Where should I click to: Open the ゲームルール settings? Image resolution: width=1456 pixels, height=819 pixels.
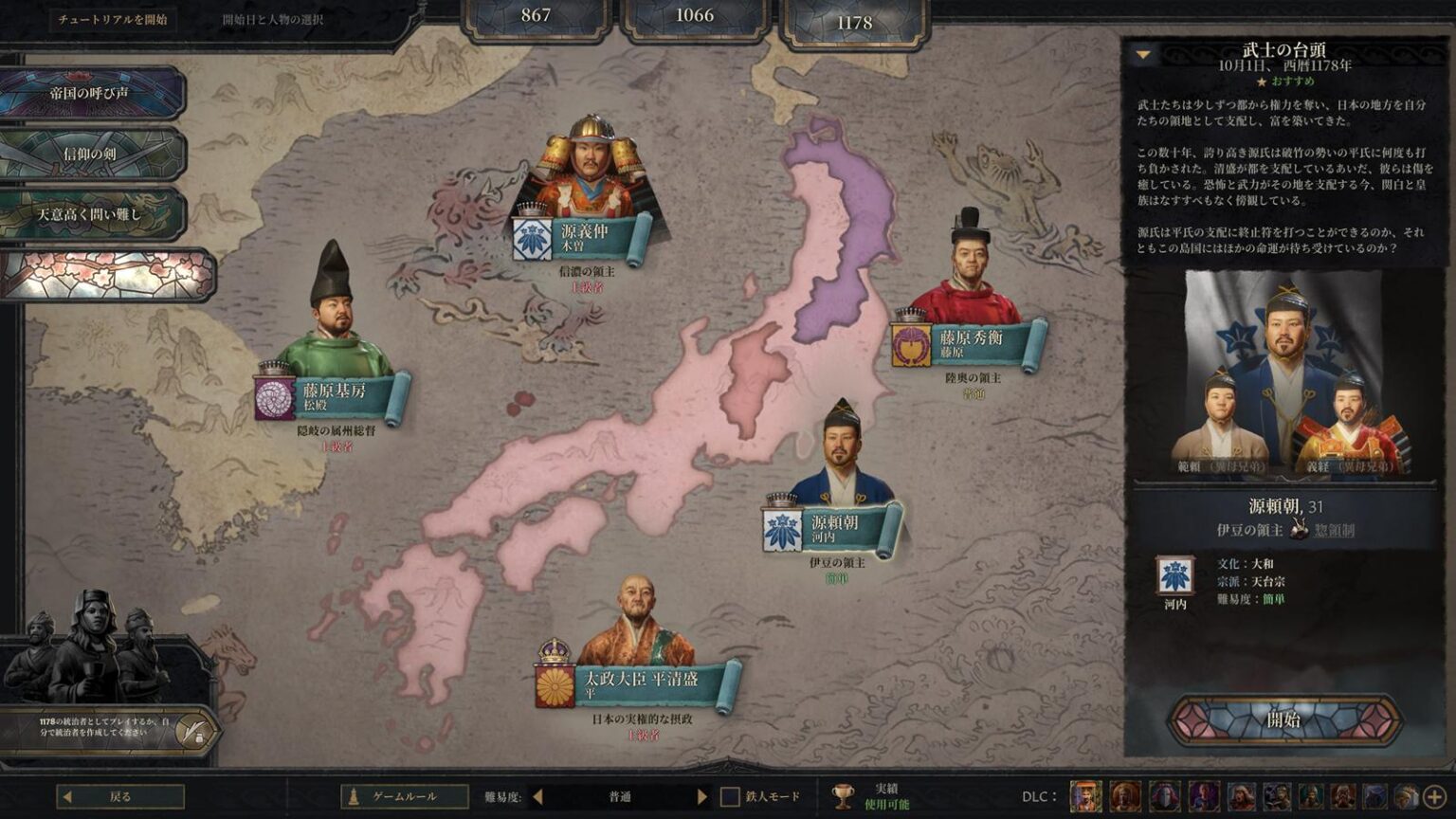(x=404, y=796)
